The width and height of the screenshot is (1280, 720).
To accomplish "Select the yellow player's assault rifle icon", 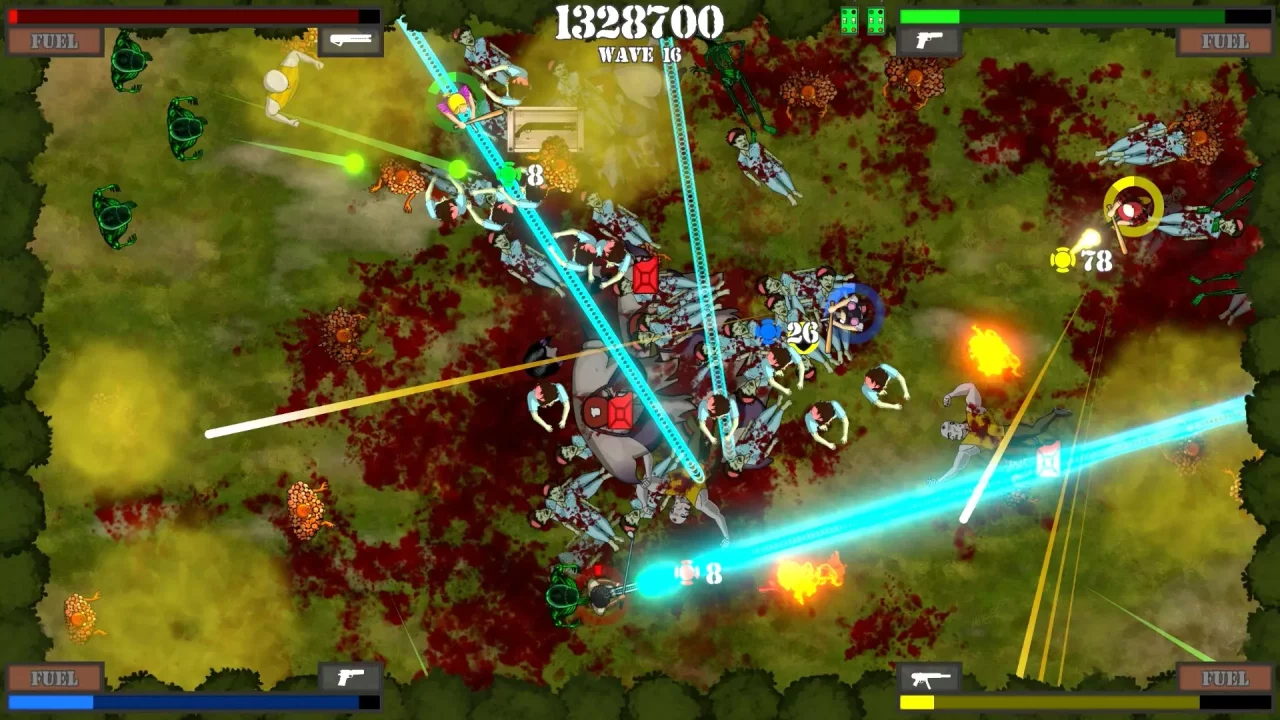I will pyautogui.click(x=929, y=678).
